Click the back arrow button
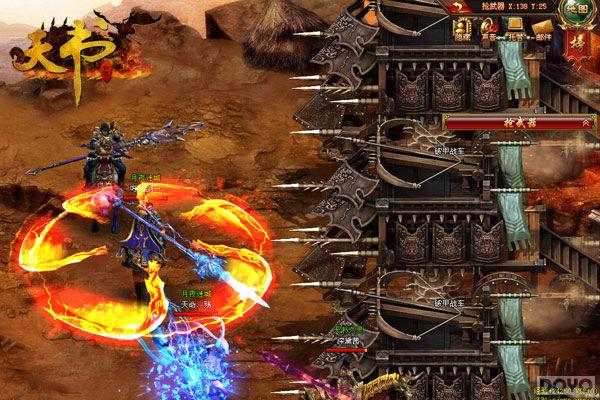This screenshot has width=600, height=400. 462,8
